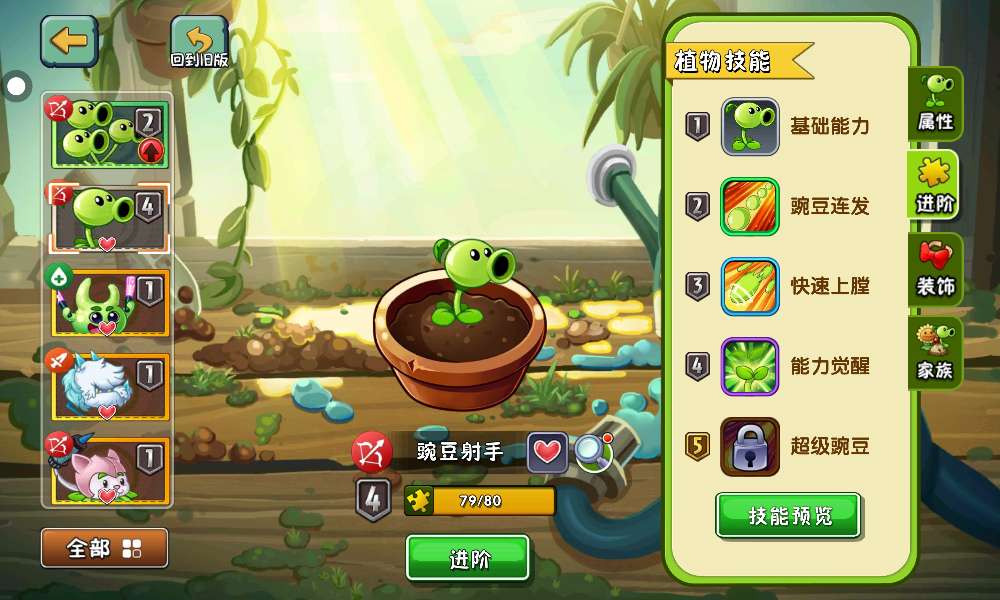
Task: Toggle the heart favorite button
Action: tap(547, 453)
